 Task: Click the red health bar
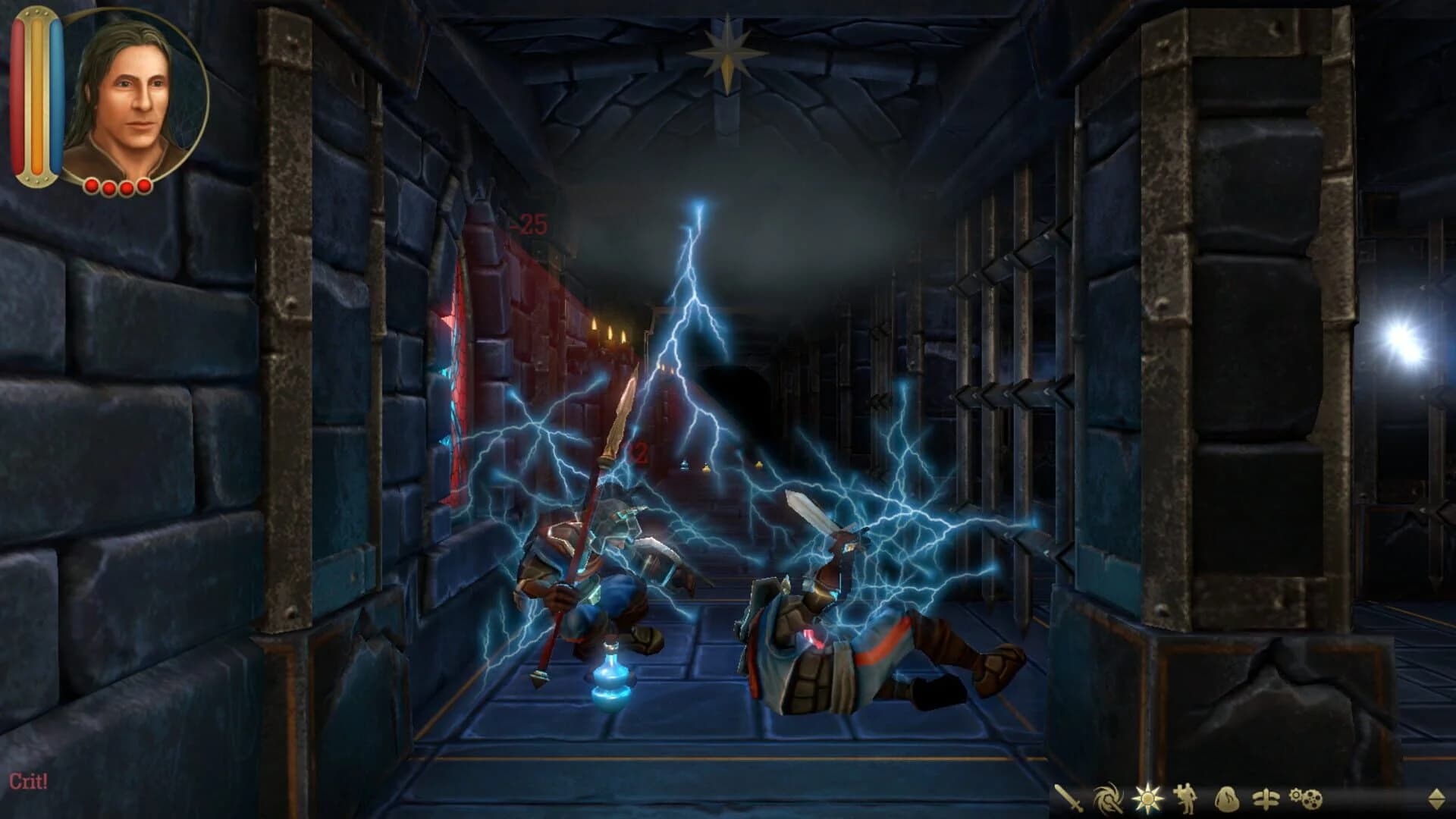tap(19, 95)
